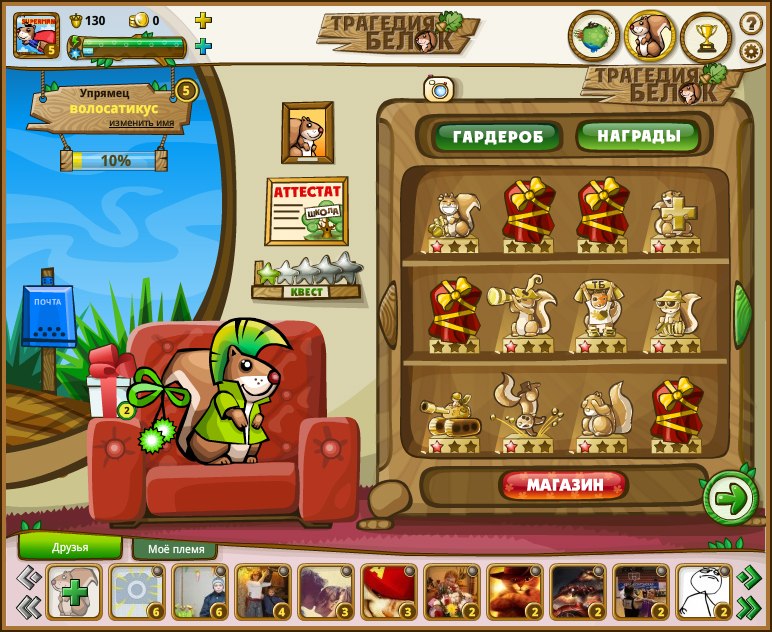Open the gold trophy ratings icon

point(707,37)
